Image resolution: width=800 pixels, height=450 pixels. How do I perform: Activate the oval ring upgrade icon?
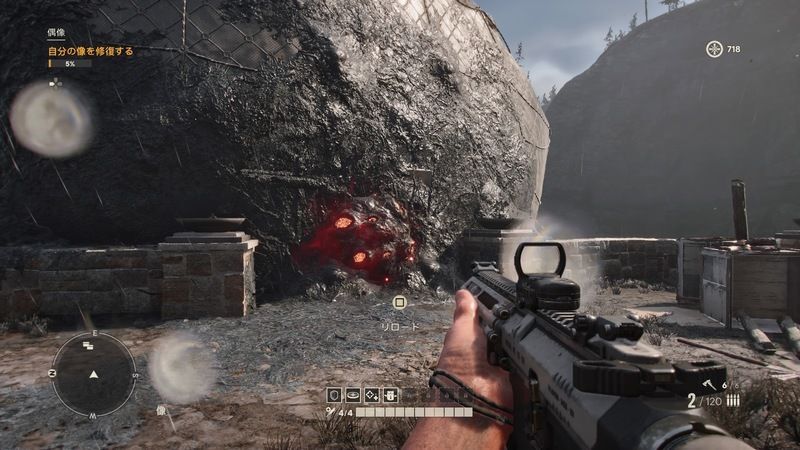(x=353, y=395)
